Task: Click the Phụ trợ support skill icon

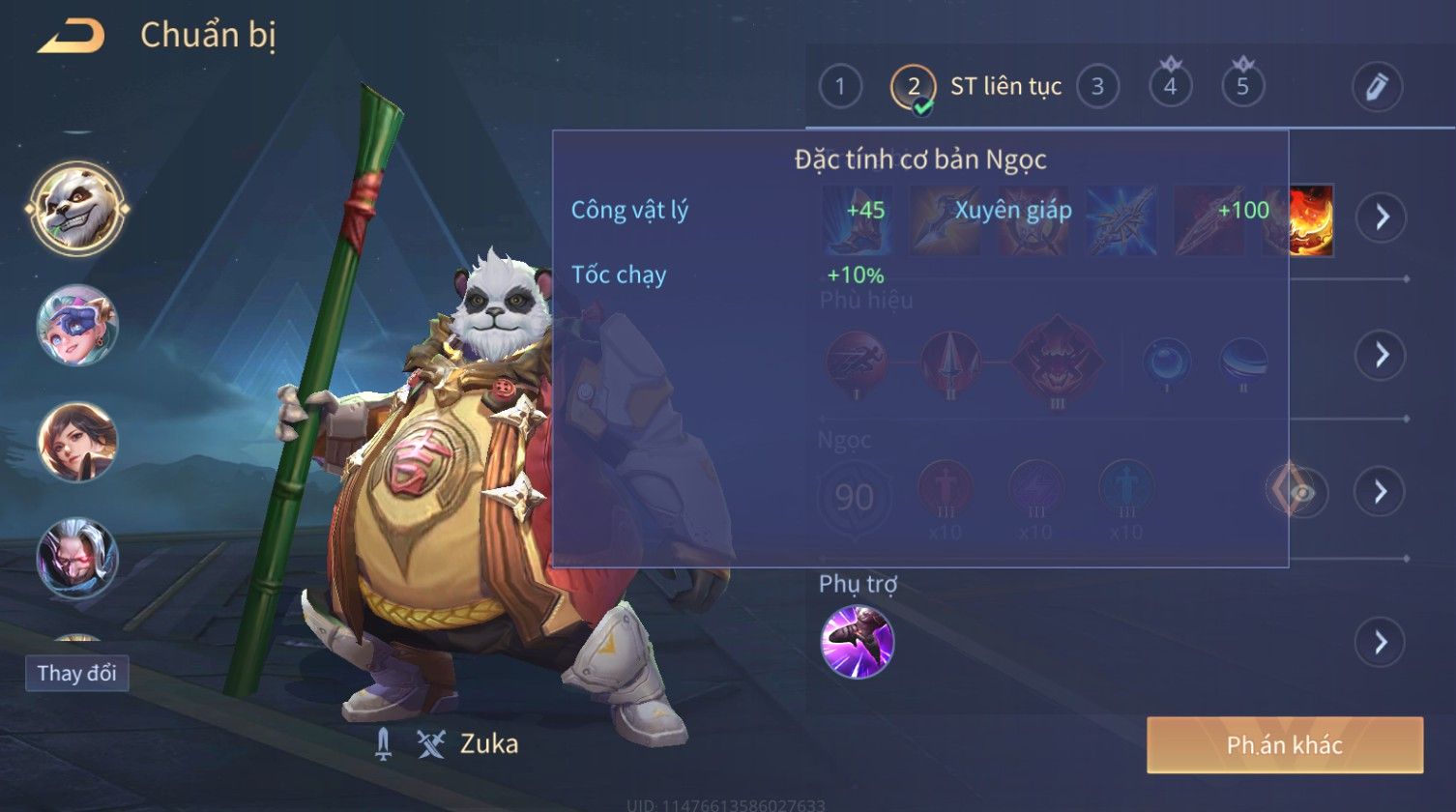Action: pyautogui.click(x=857, y=642)
